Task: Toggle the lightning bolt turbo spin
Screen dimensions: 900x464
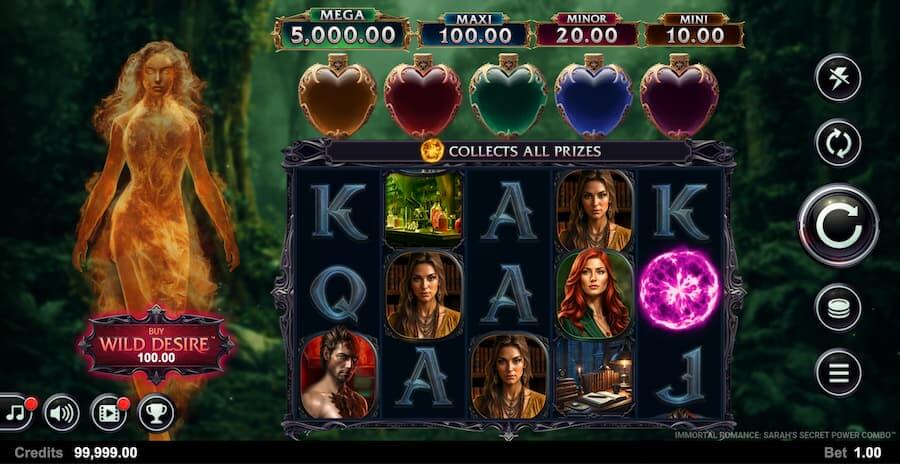Action: 838,78
